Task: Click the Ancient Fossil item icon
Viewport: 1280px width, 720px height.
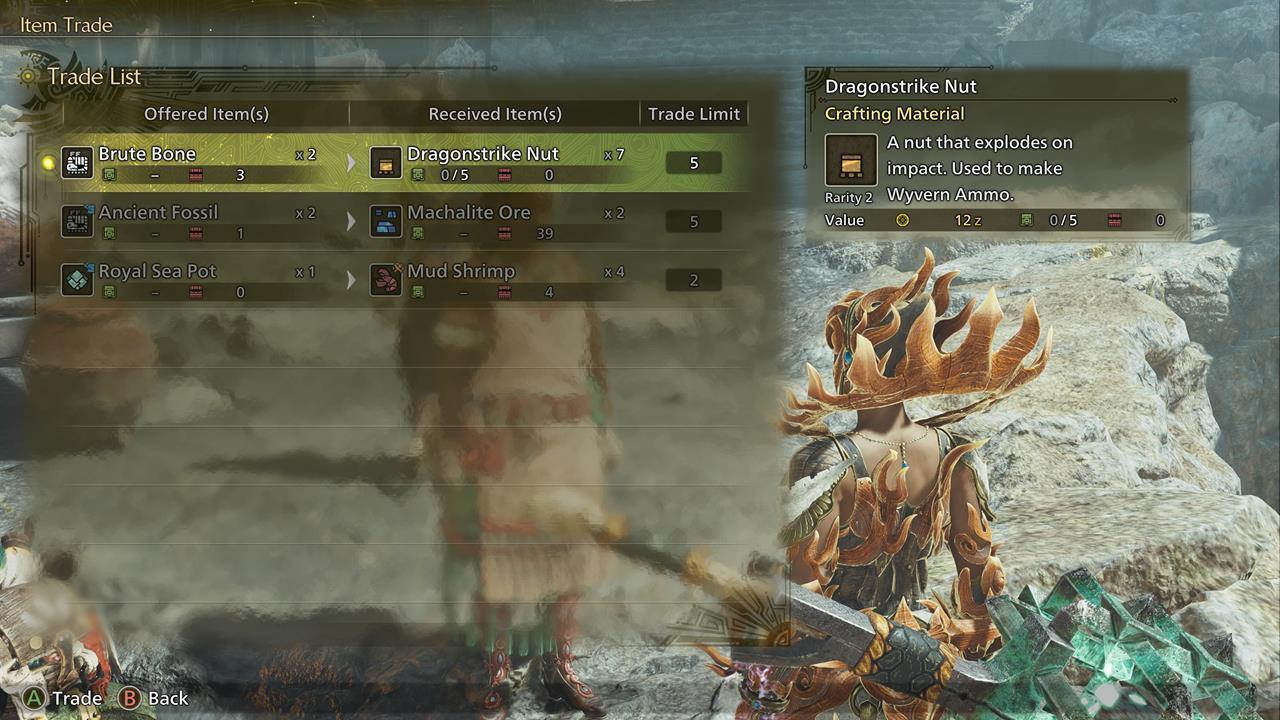Action: coord(77,221)
